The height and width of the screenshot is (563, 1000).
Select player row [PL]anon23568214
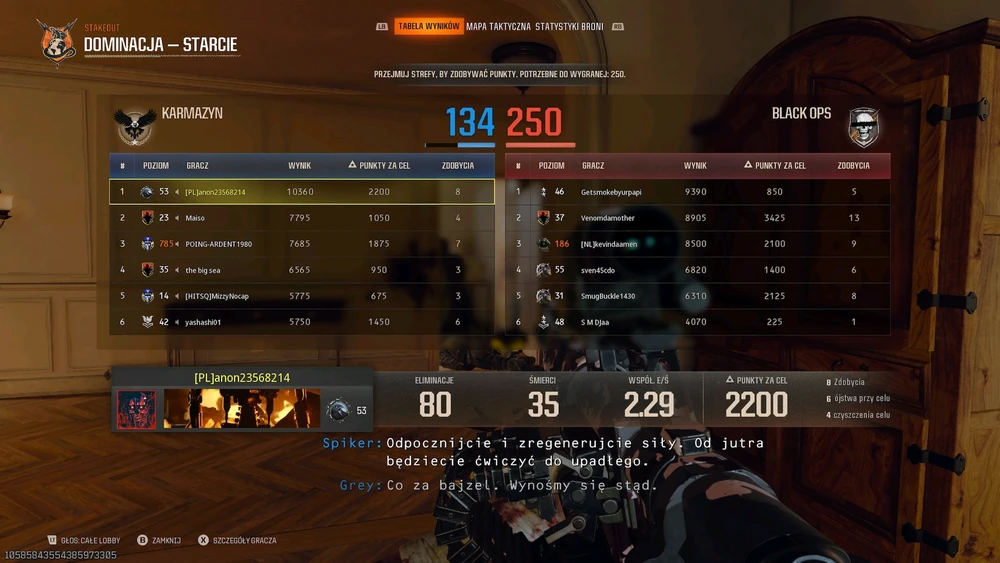(x=301, y=192)
